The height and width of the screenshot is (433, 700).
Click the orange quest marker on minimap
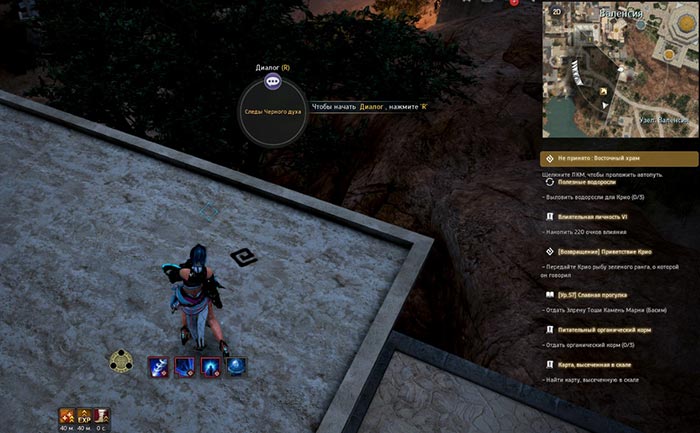(x=603, y=90)
